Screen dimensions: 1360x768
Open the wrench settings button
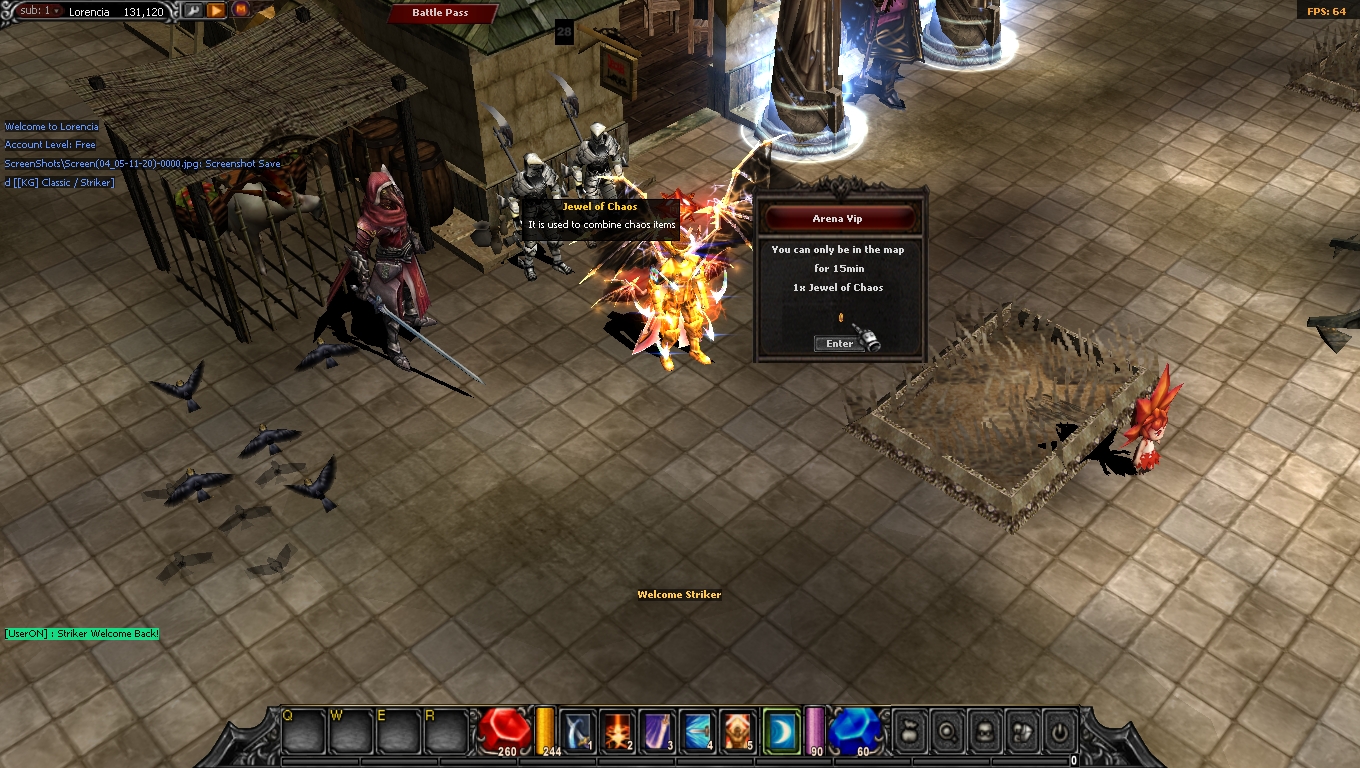[x=192, y=10]
